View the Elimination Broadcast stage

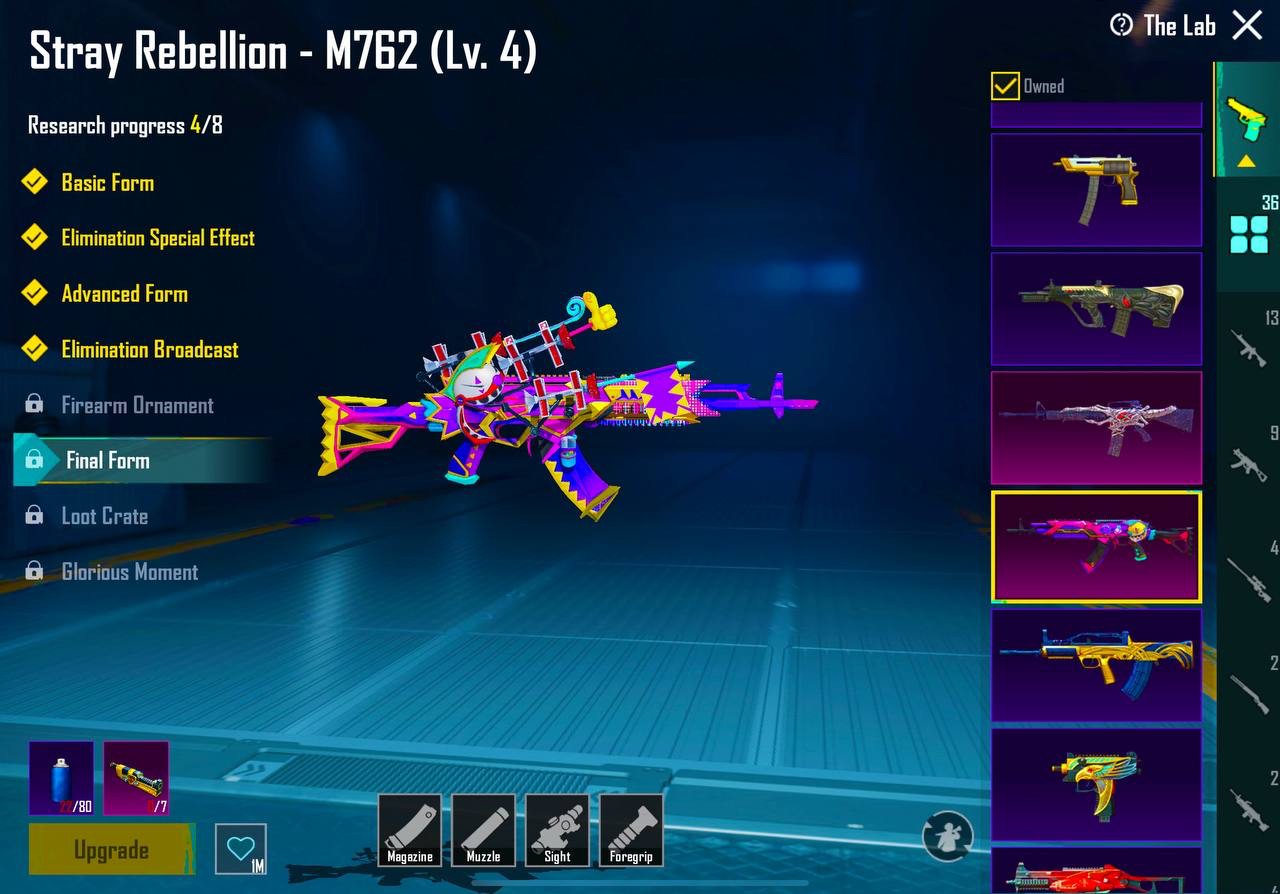tap(149, 350)
